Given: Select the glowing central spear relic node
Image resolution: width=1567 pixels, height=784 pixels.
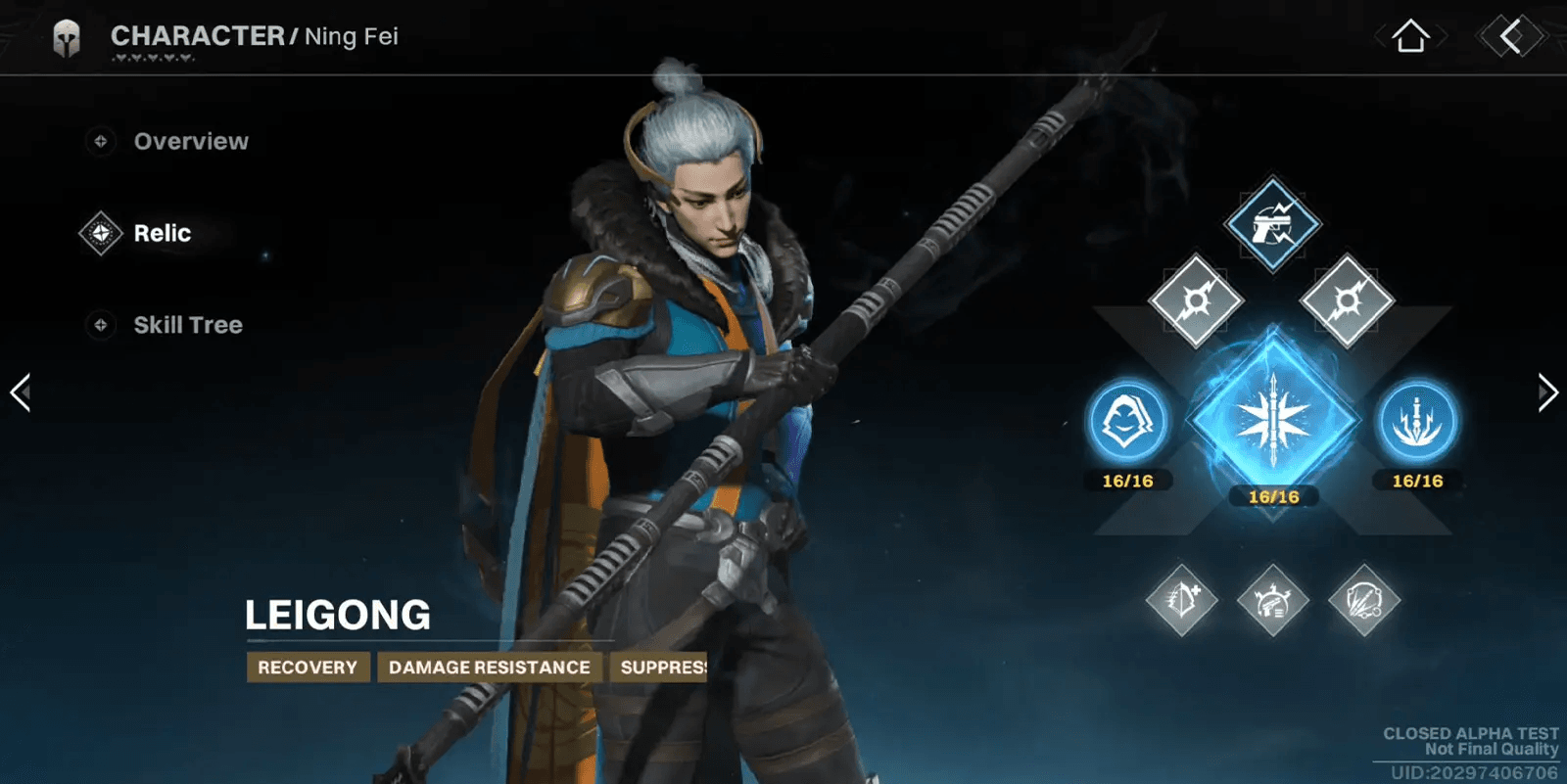Looking at the screenshot, I should tap(1273, 421).
